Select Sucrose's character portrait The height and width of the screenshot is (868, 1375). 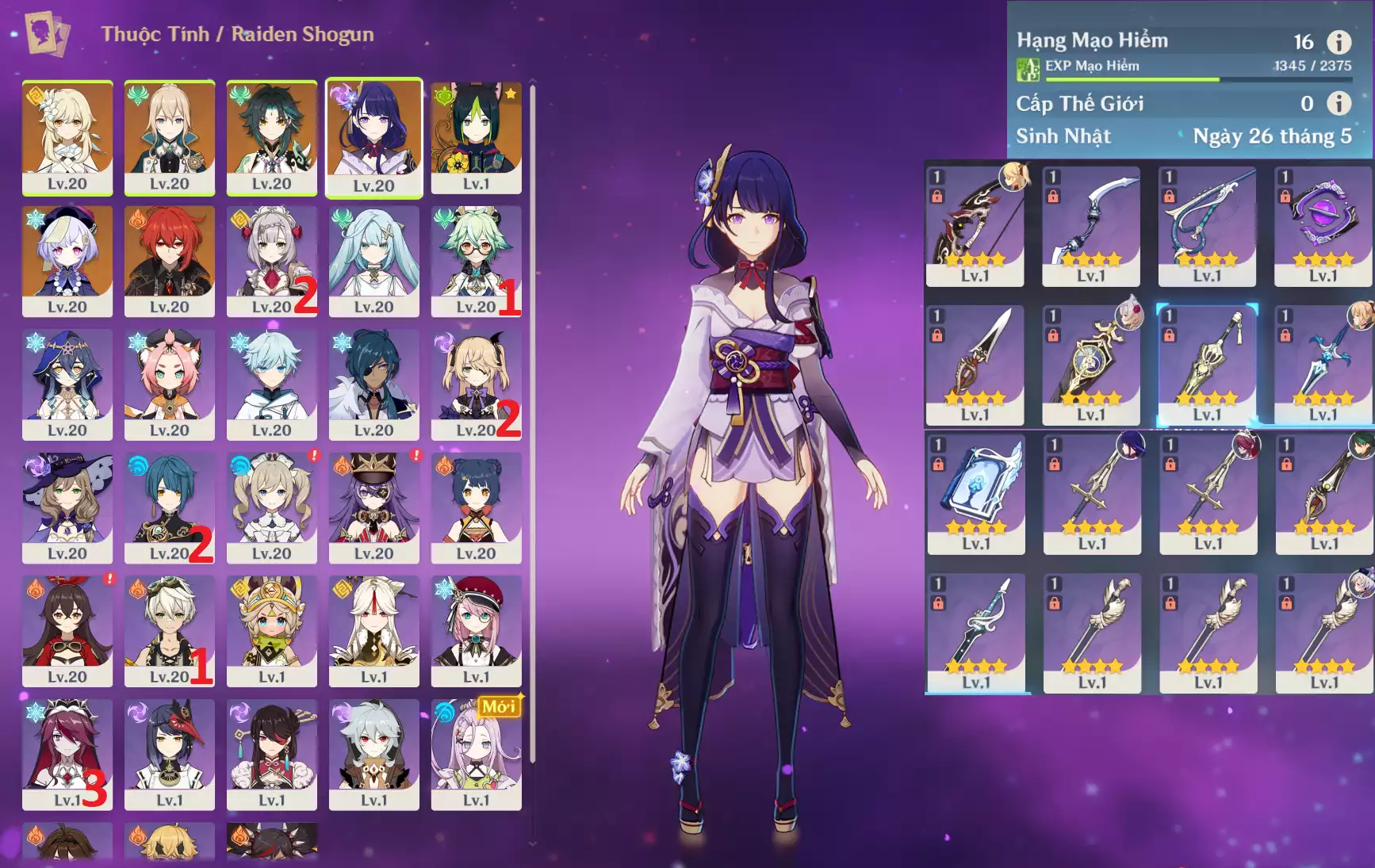pos(476,260)
